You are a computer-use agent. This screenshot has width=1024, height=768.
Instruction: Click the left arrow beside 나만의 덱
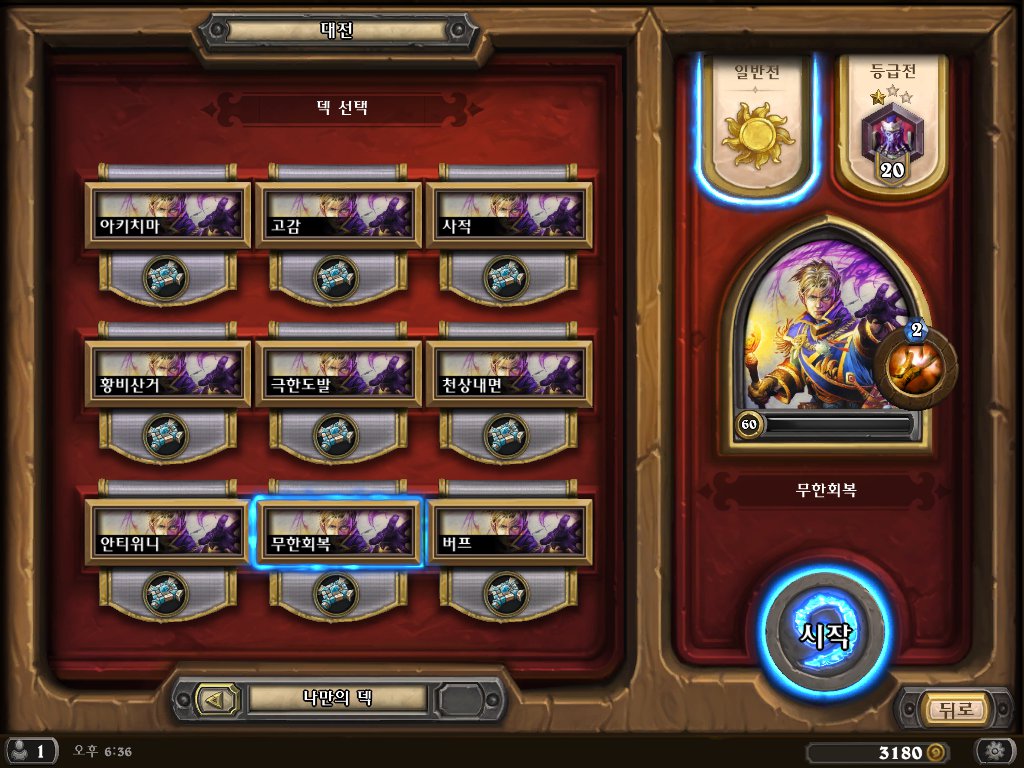(x=212, y=699)
